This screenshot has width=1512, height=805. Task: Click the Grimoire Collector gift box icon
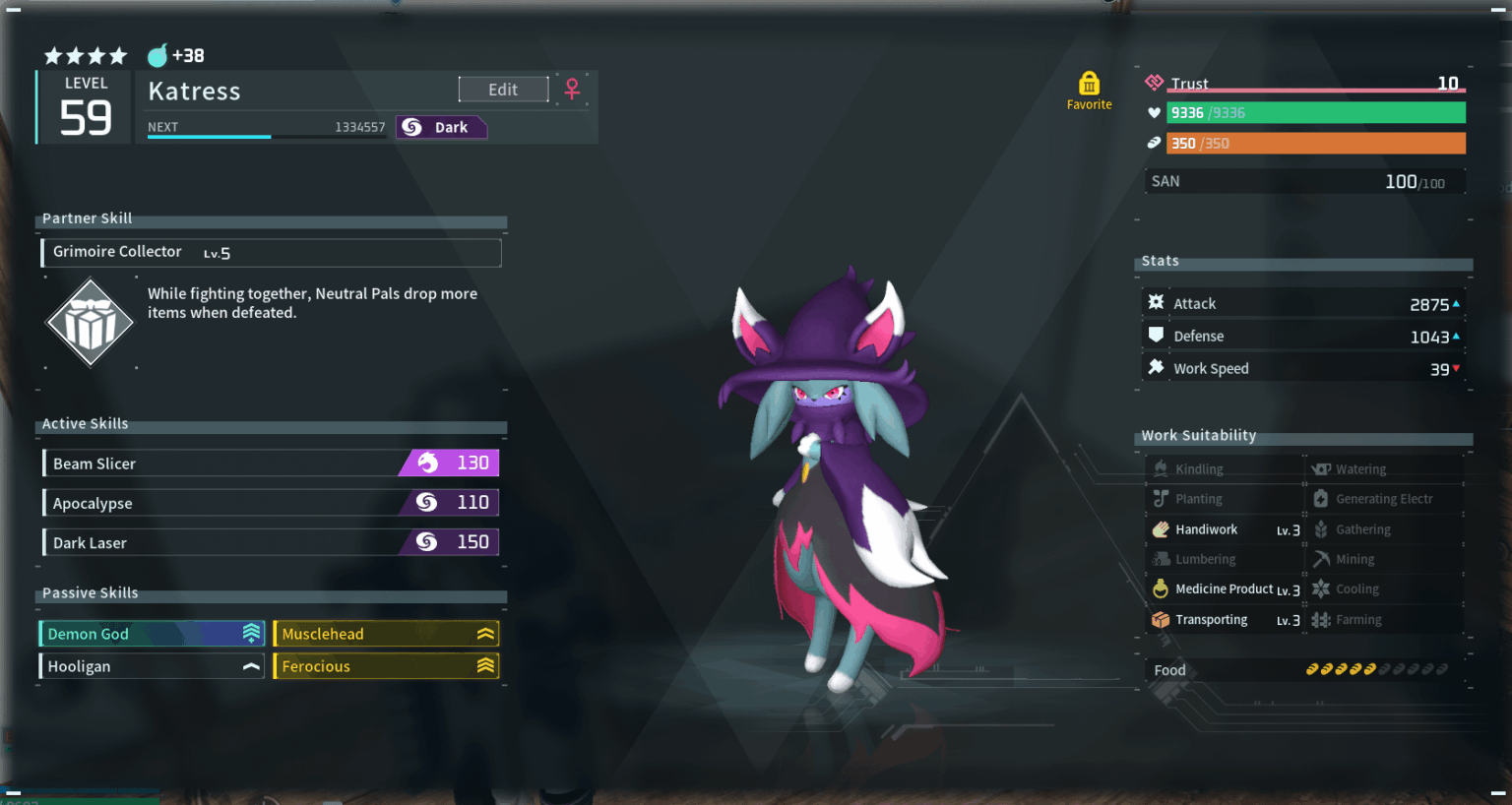[90, 323]
